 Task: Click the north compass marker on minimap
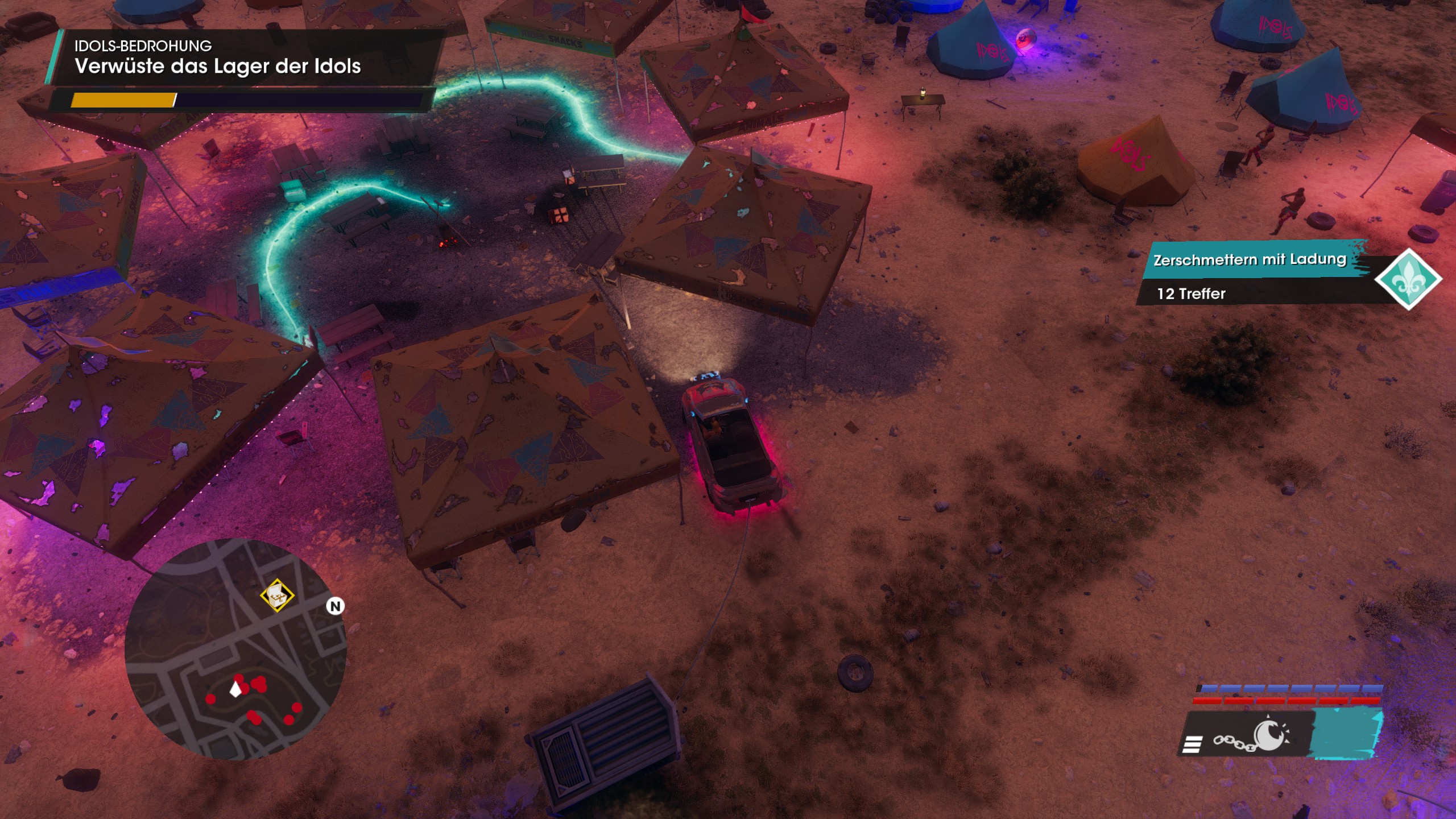336,606
